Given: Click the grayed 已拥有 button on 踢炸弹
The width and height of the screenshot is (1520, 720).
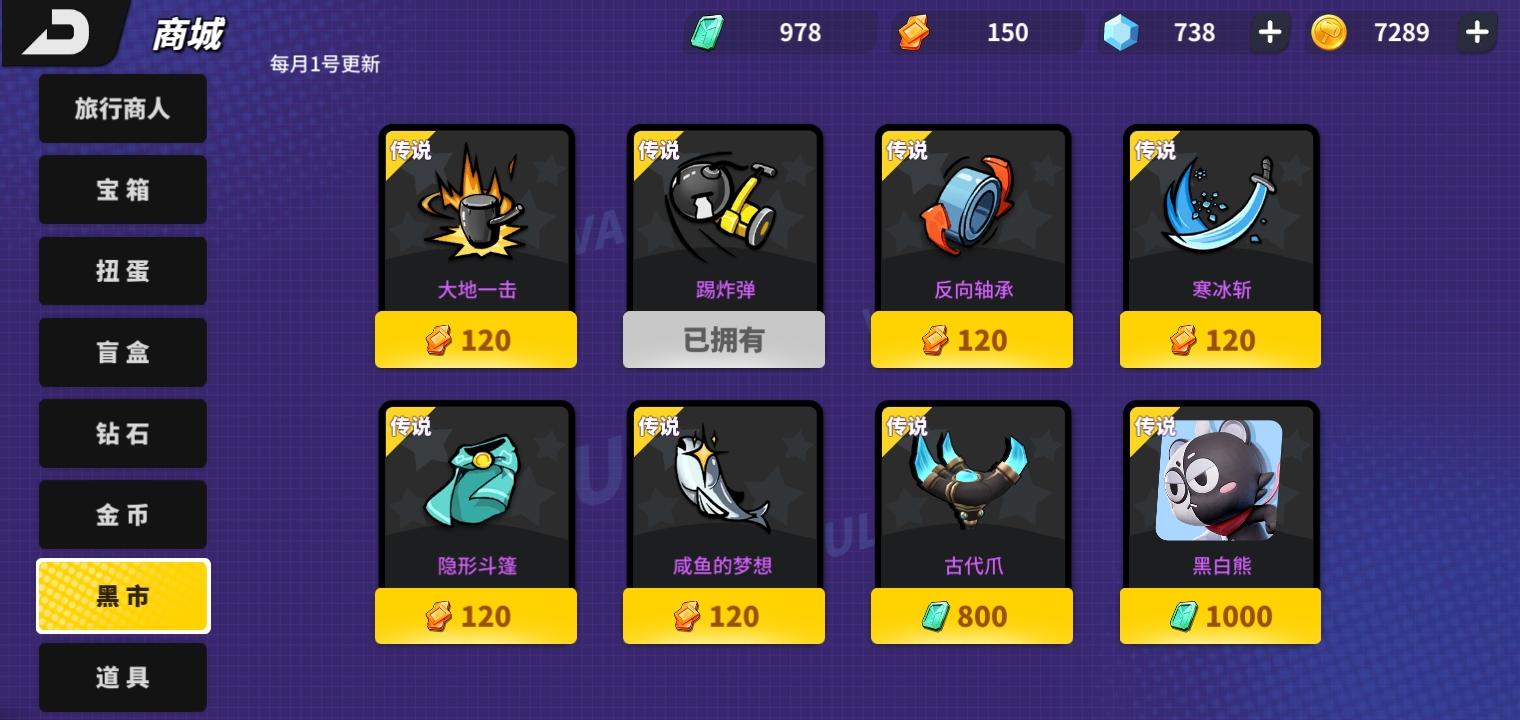Looking at the screenshot, I should click(x=724, y=340).
